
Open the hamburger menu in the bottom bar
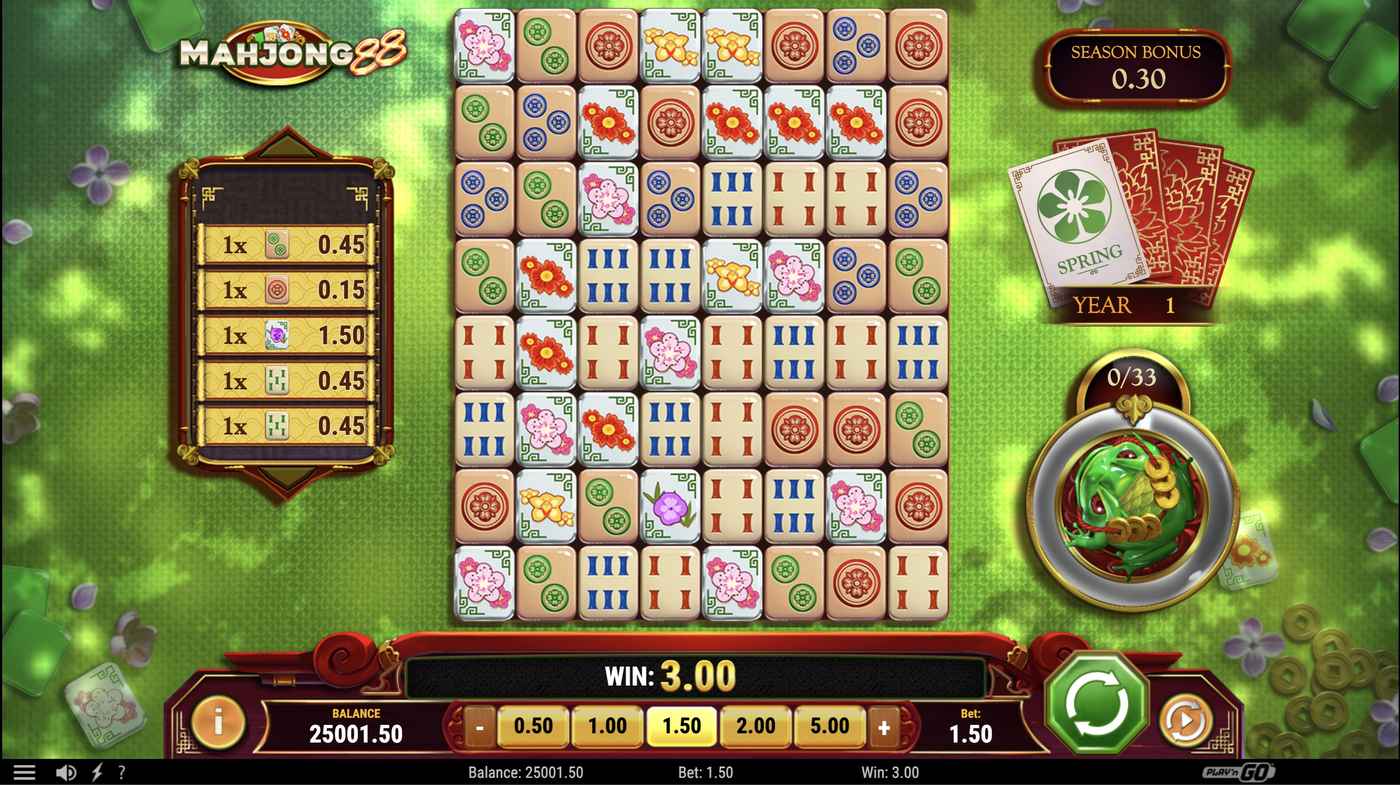pyautogui.click(x=24, y=771)
